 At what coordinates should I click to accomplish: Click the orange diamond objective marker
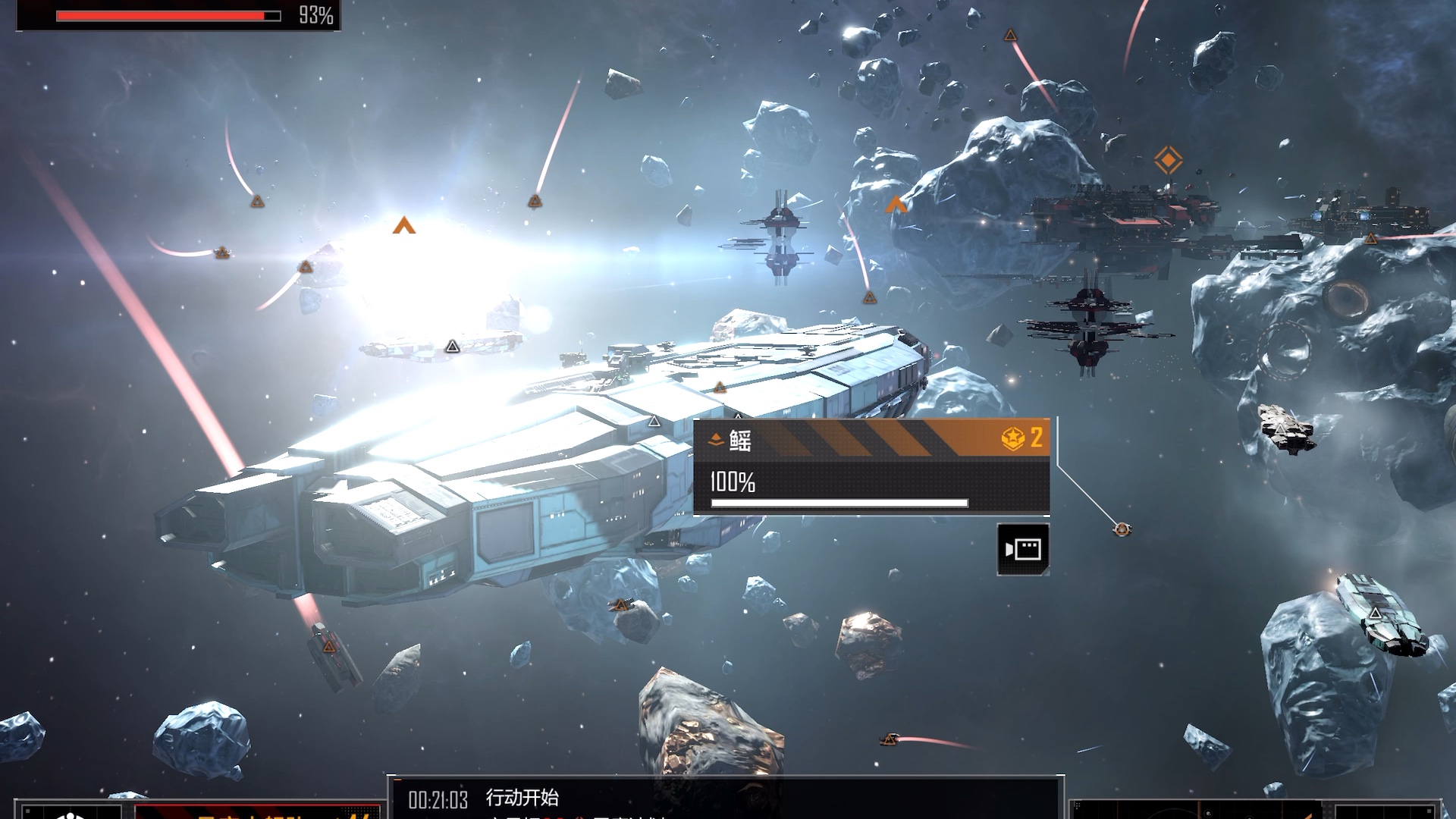coord(1168,160)
